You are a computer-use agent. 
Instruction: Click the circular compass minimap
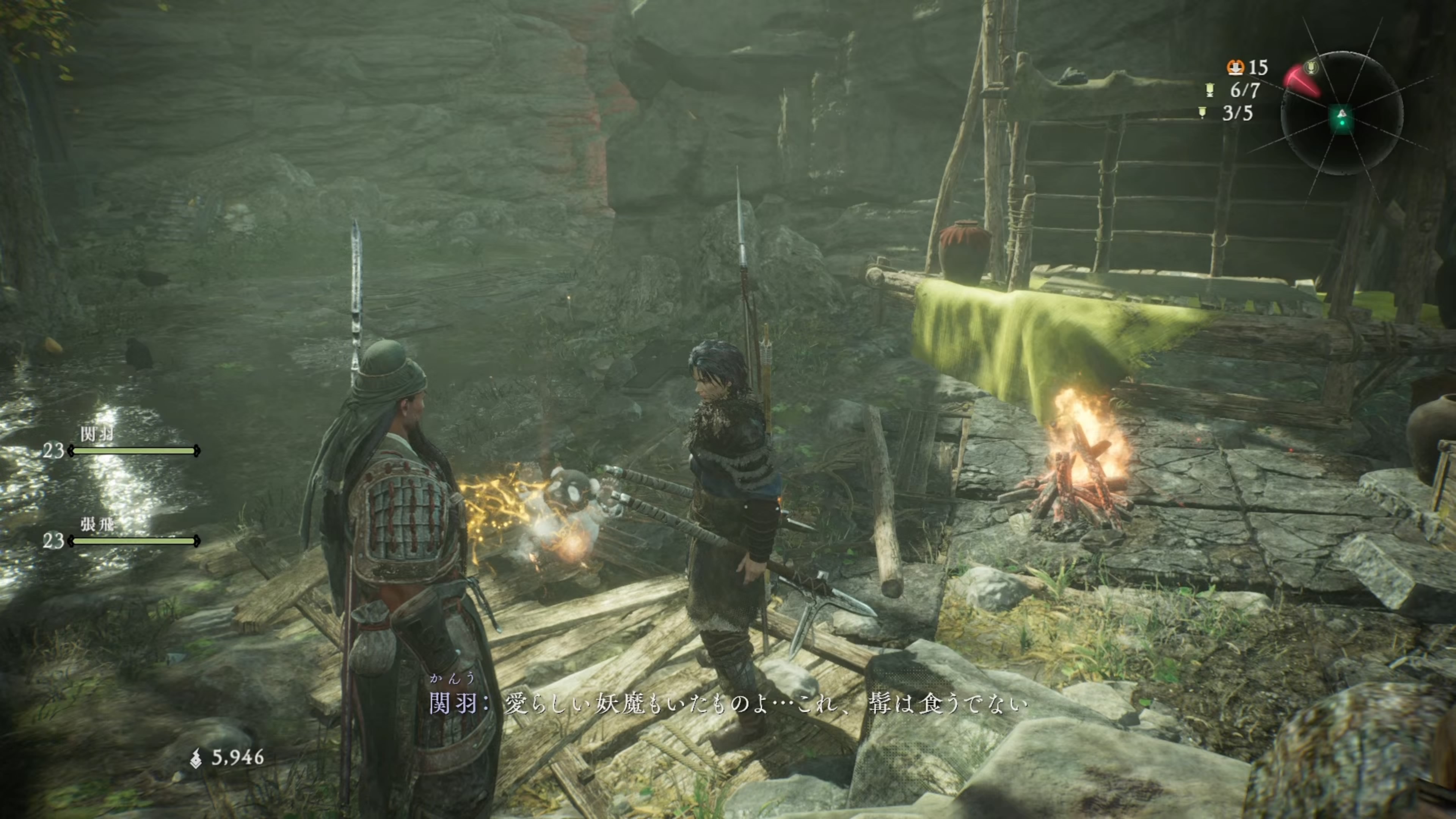click(1342, 114)
